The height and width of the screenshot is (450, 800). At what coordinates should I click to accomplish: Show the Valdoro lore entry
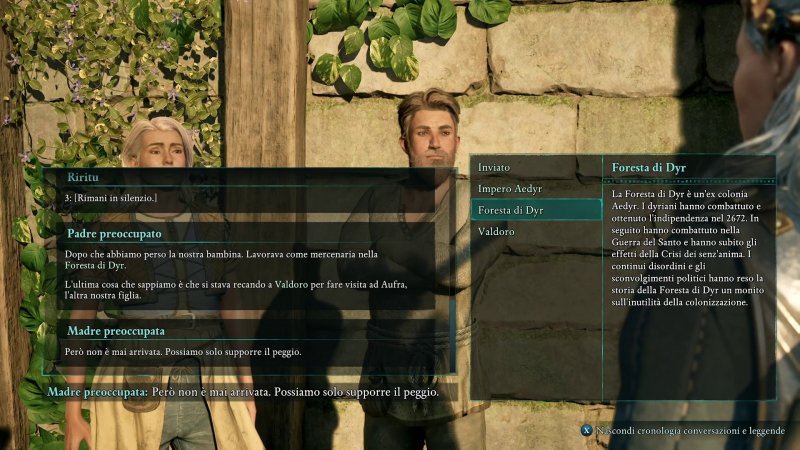[535, 232]
